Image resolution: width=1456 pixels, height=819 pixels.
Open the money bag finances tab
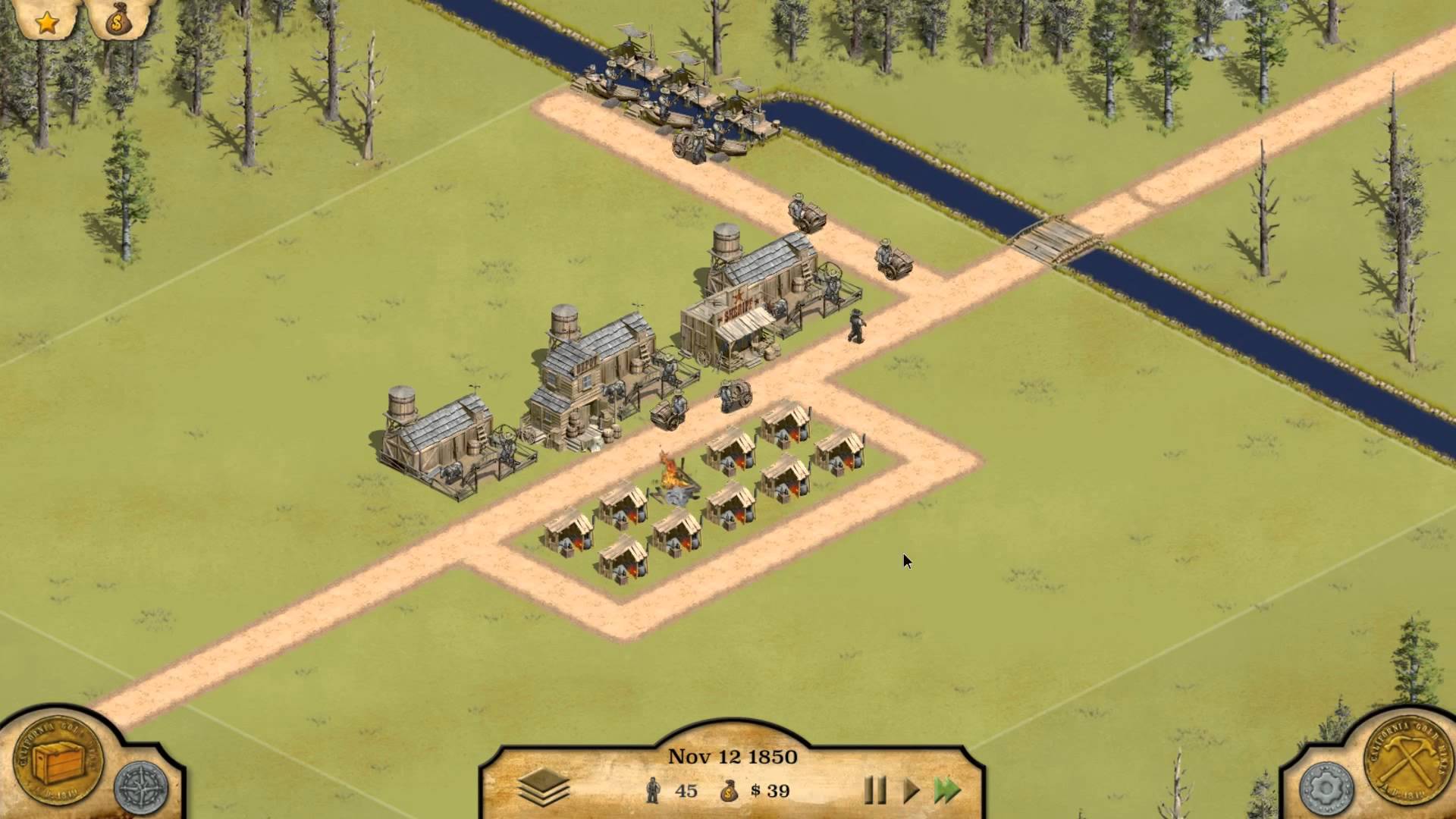pos(117,23)
